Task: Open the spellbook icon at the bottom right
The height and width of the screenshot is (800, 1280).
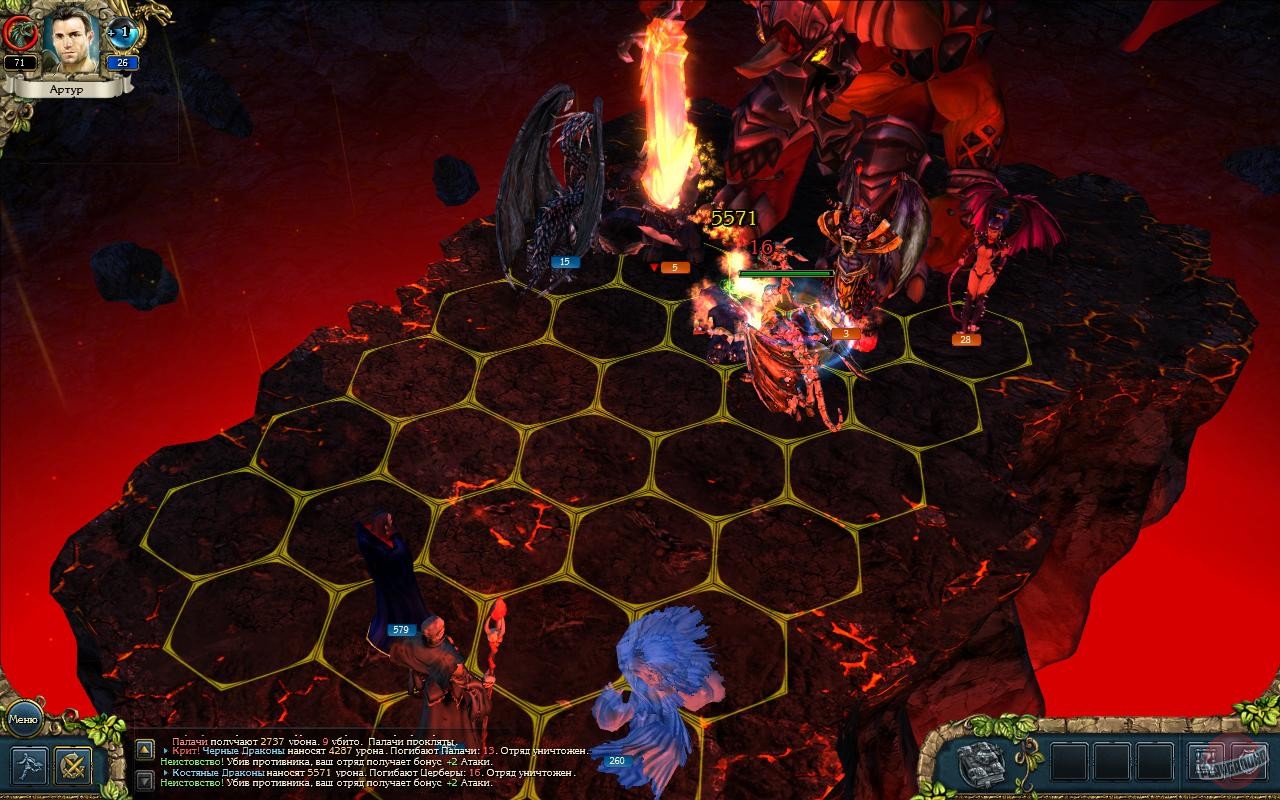Action: (x=982, y=763)
